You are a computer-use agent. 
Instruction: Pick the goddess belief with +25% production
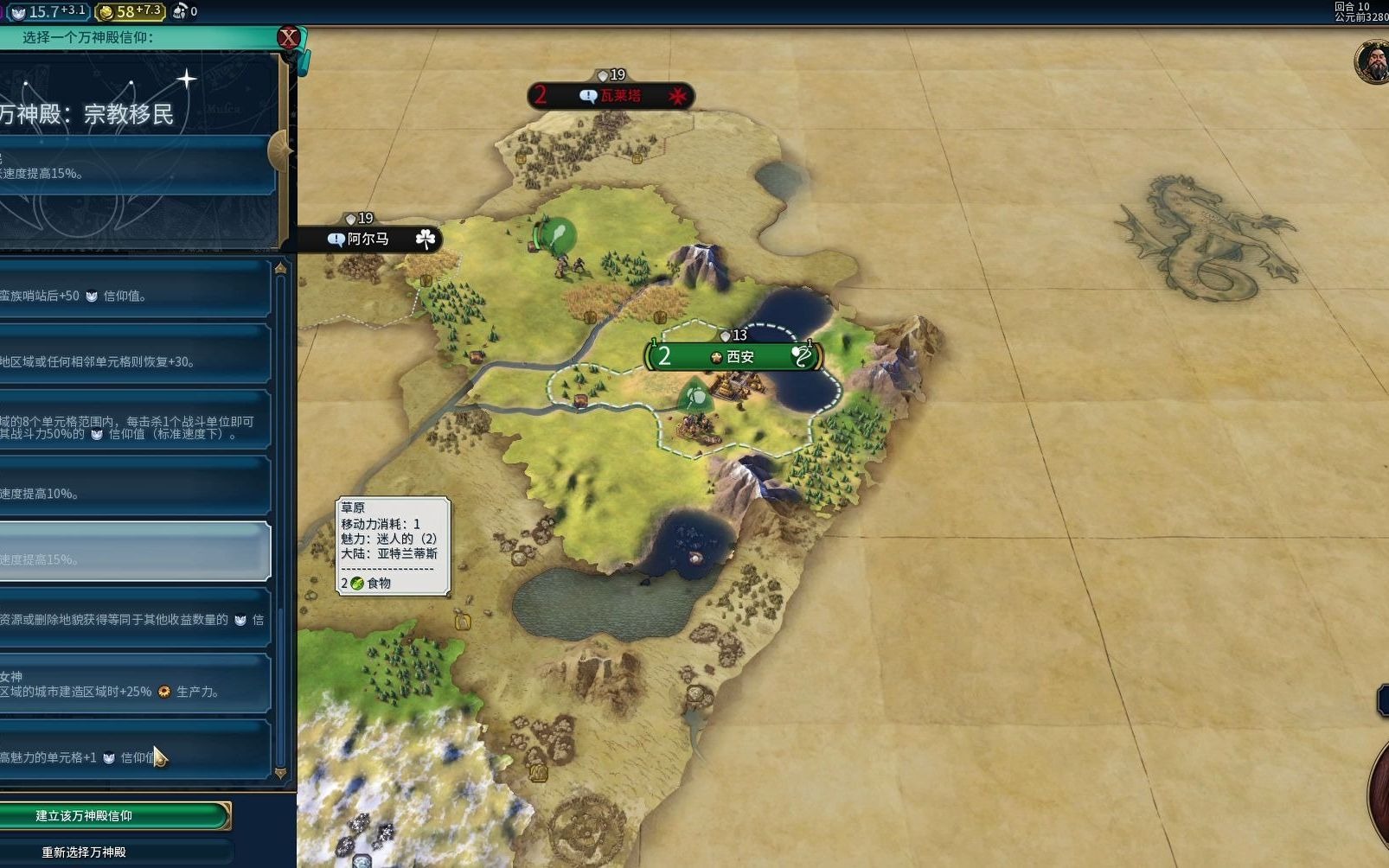(x=134, y=684)
